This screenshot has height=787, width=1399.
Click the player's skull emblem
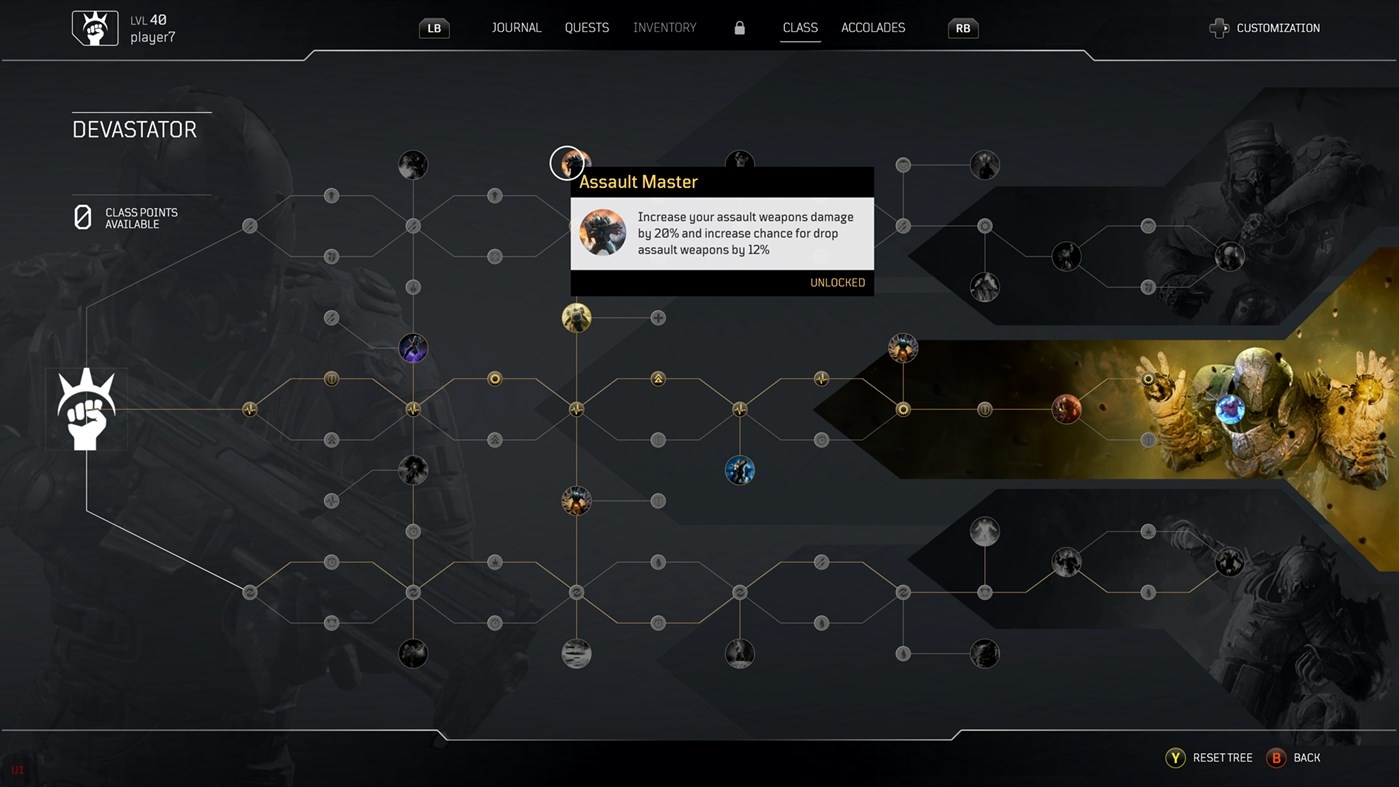tap(94, 26)
